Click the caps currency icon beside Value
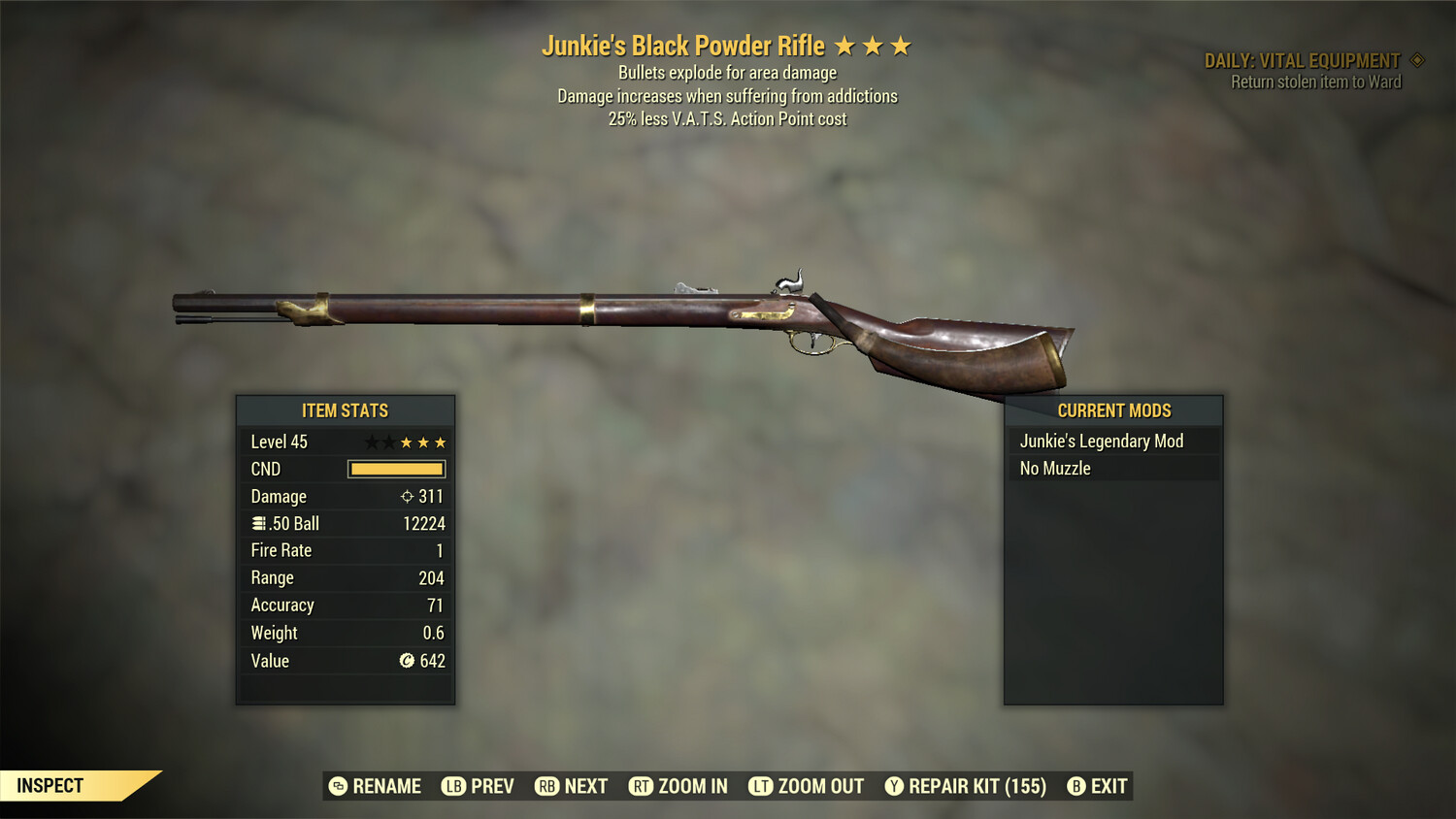 point(408,661)
